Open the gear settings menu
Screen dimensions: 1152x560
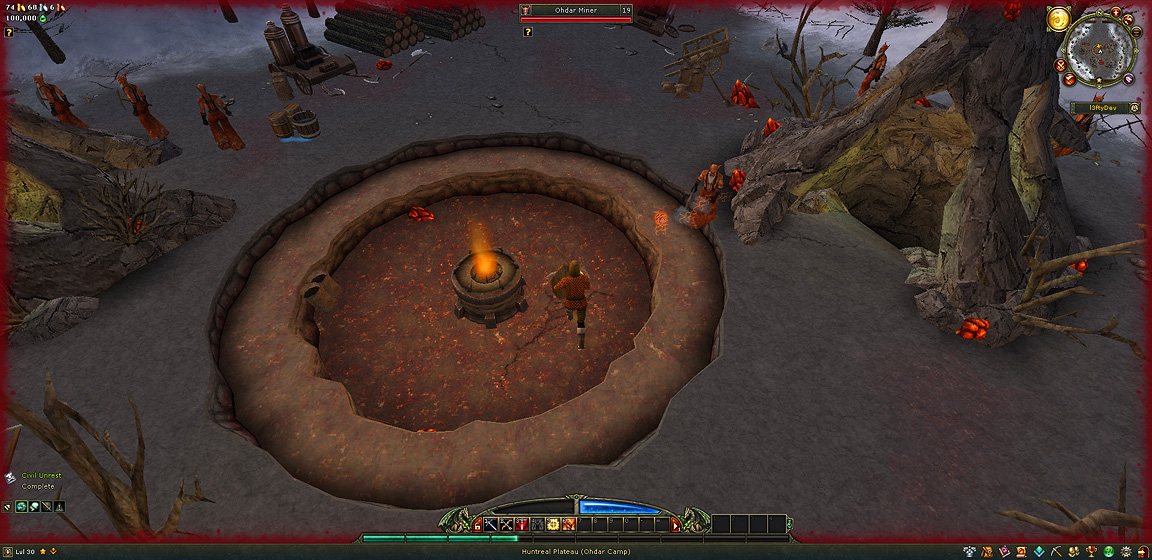click(1127, 552)
